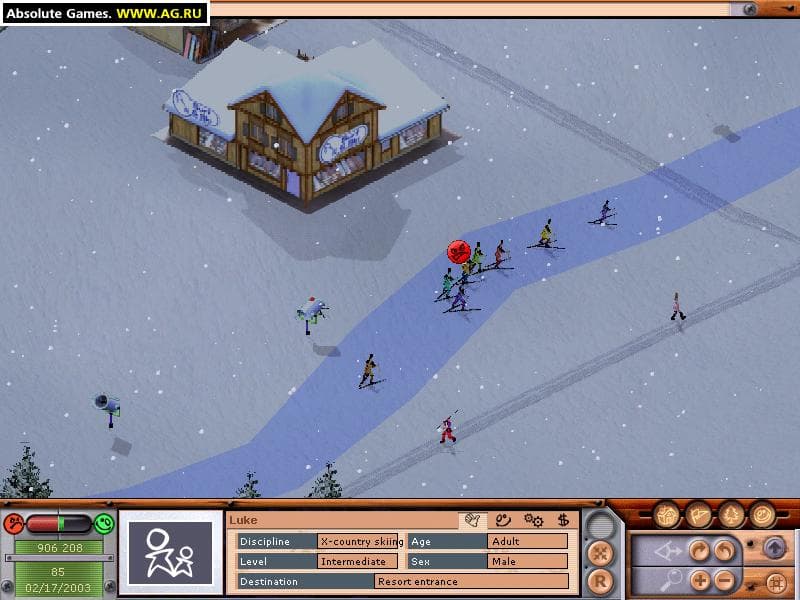Open the flag ski-run menu icon

[x=699, y=515]
